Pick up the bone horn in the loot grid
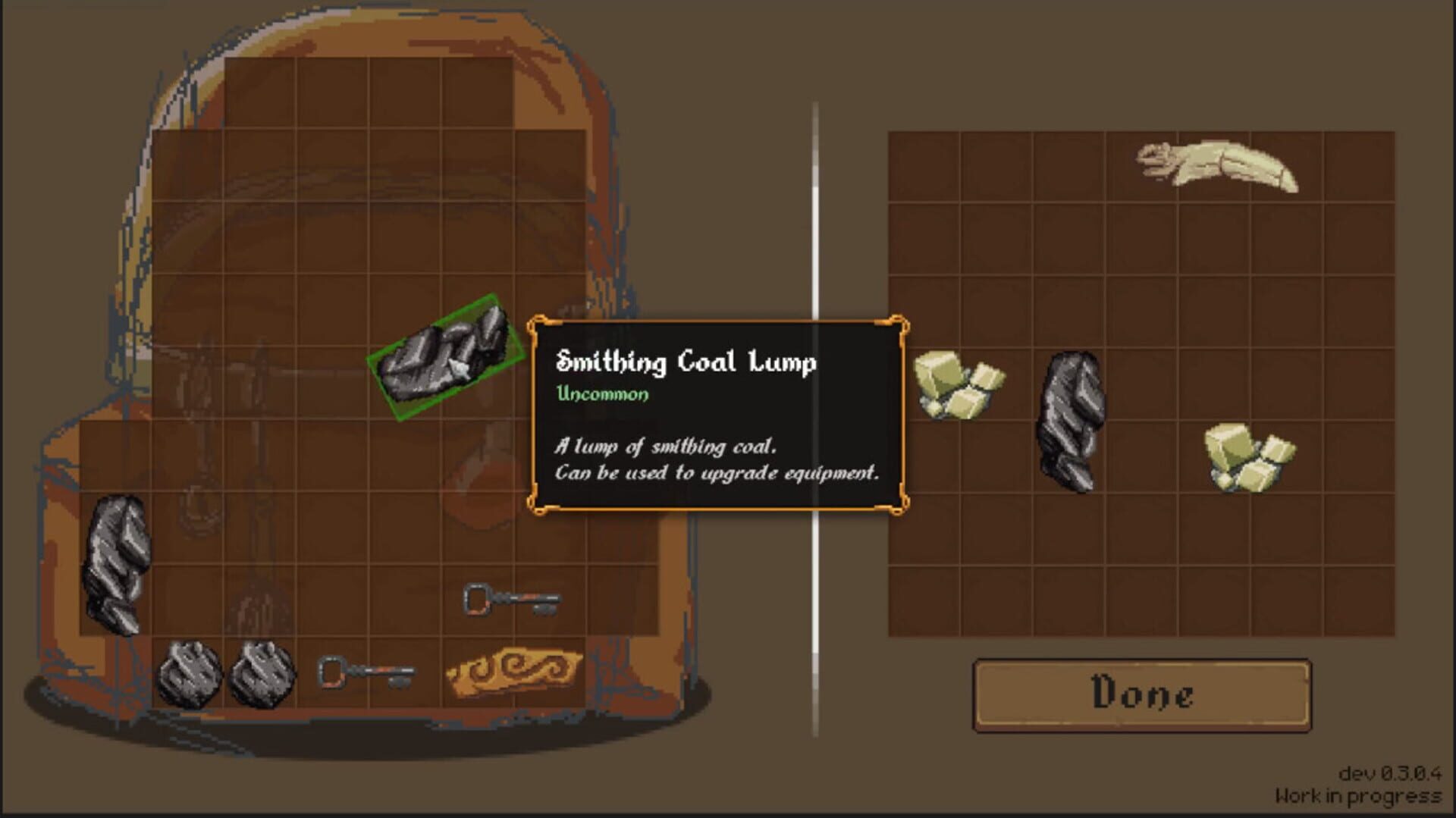1456x818 pixels. (1213, 163)
